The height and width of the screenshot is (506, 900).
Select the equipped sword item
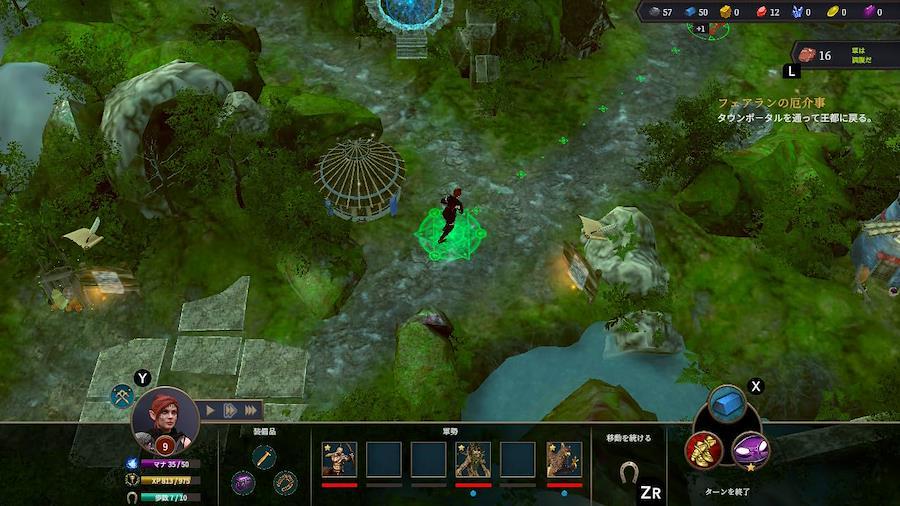264,456
